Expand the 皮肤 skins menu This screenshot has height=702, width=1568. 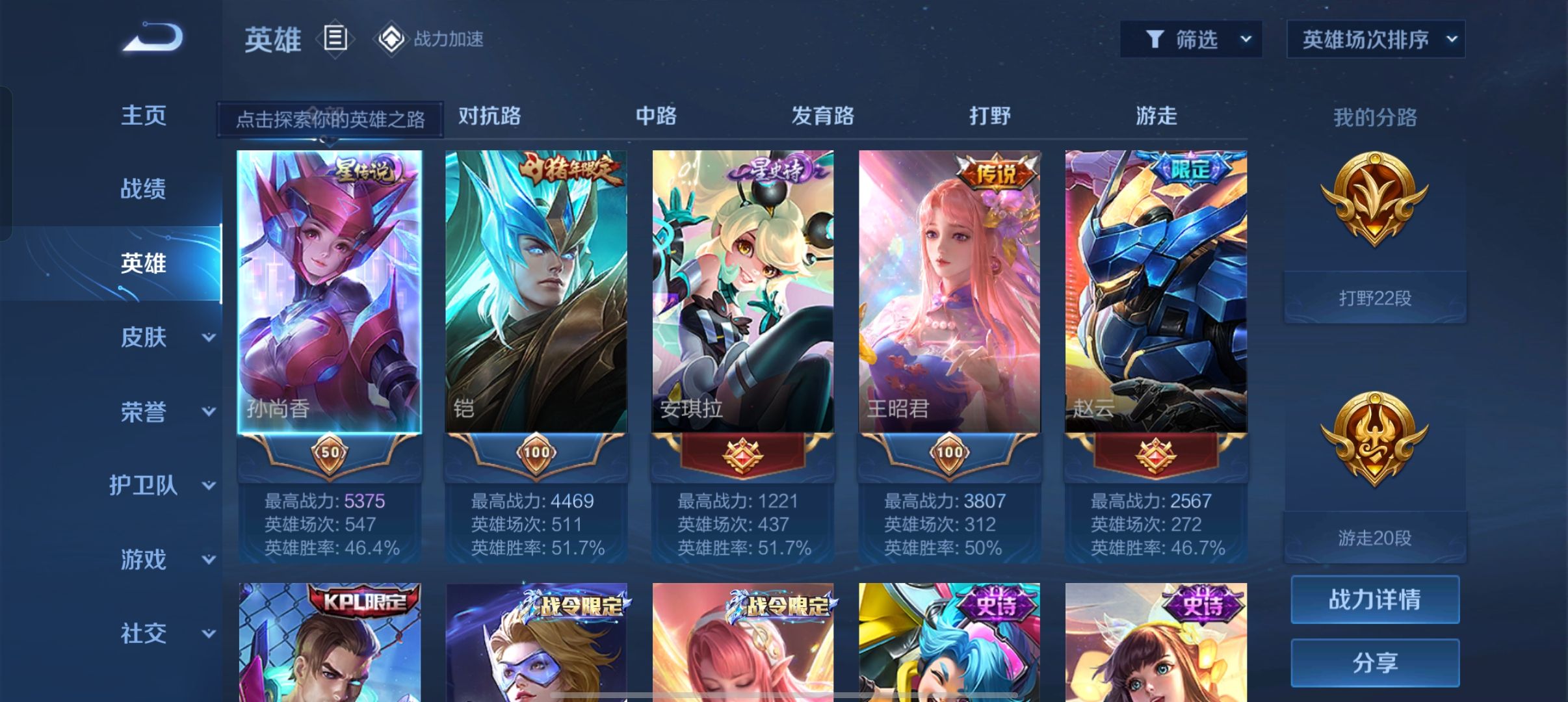point(166,337)
